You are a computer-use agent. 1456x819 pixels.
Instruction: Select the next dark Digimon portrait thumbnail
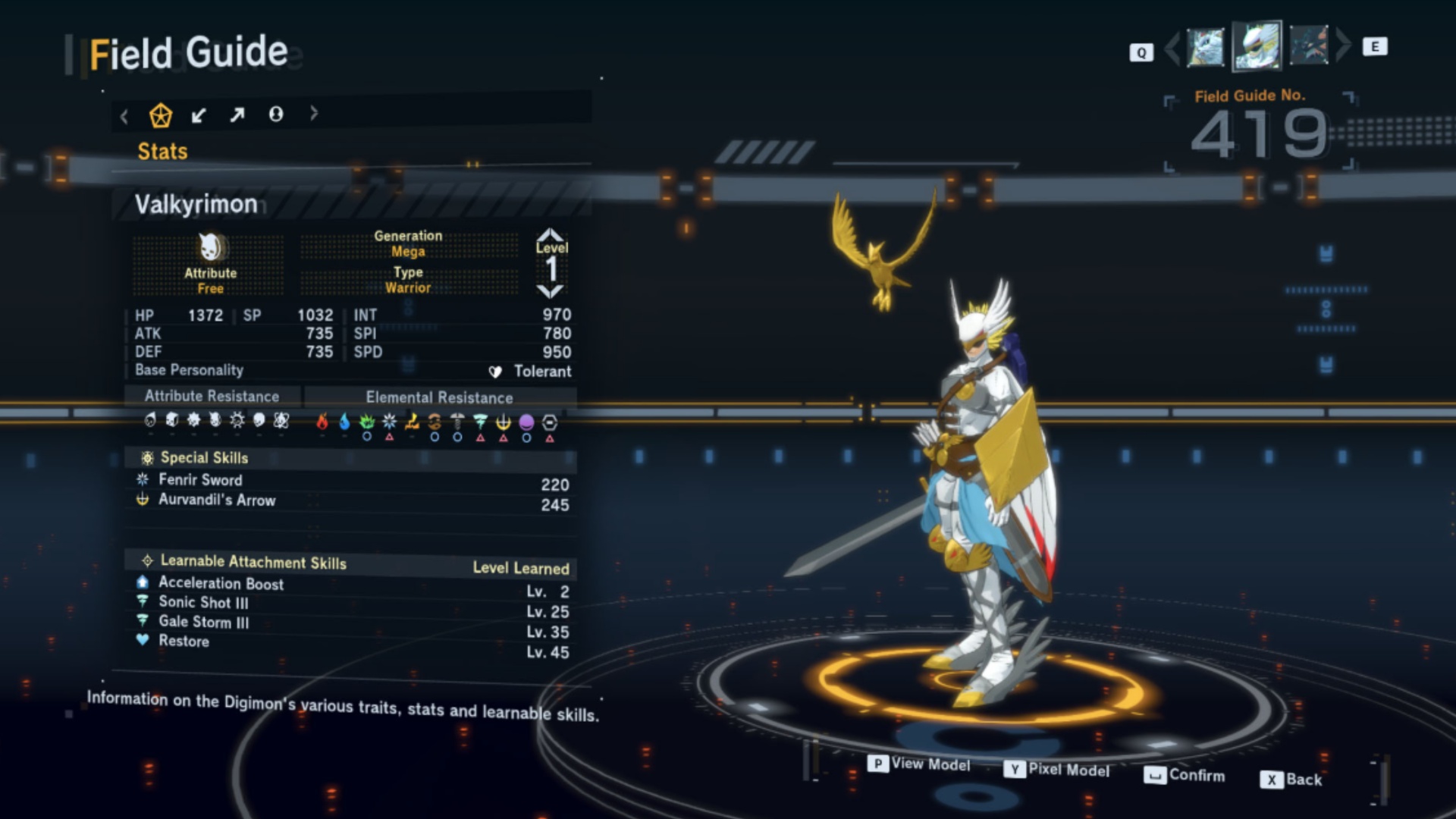coord(1308,45)
